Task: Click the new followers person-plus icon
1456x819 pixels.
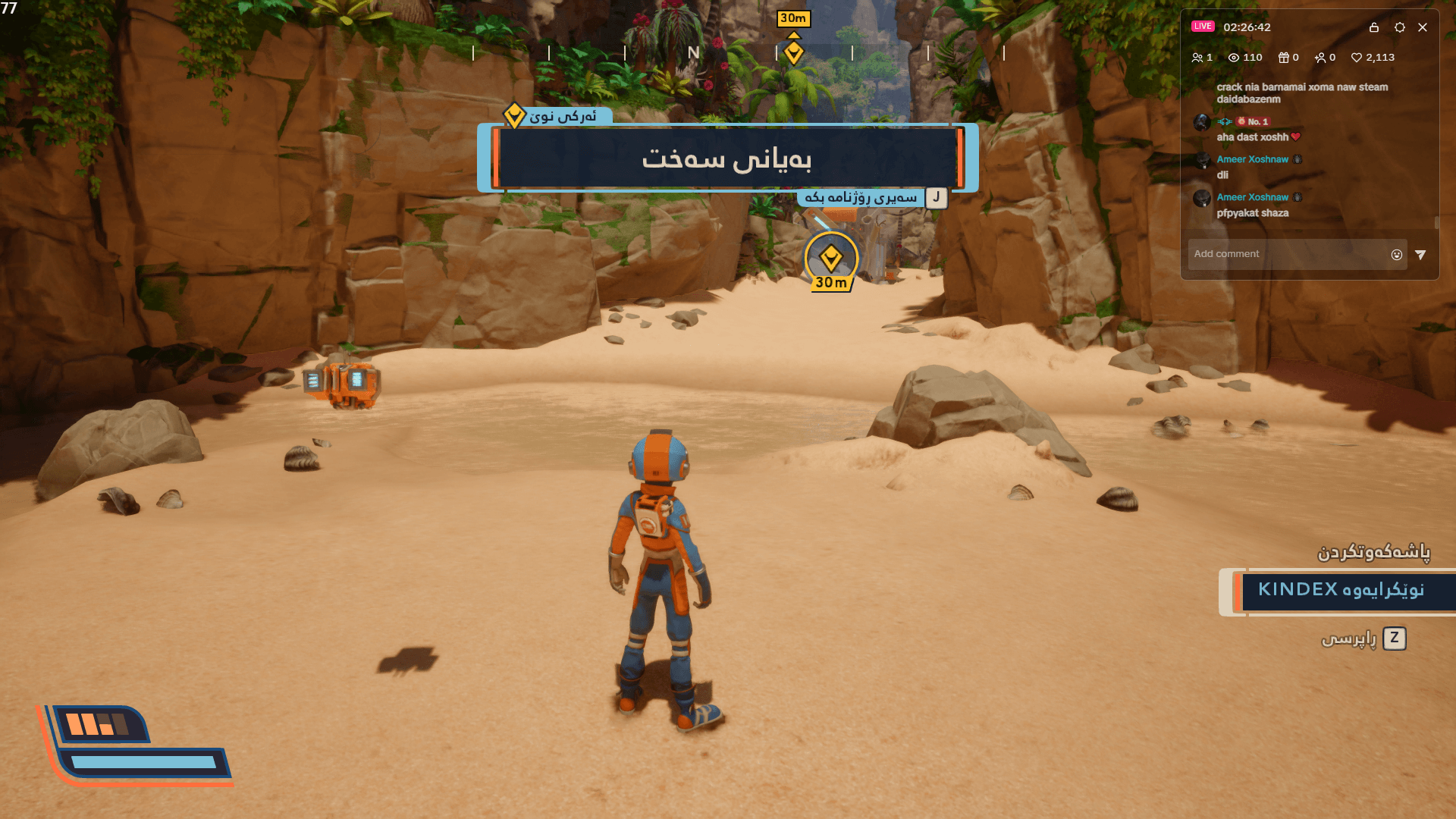Action: point(1323,57)
